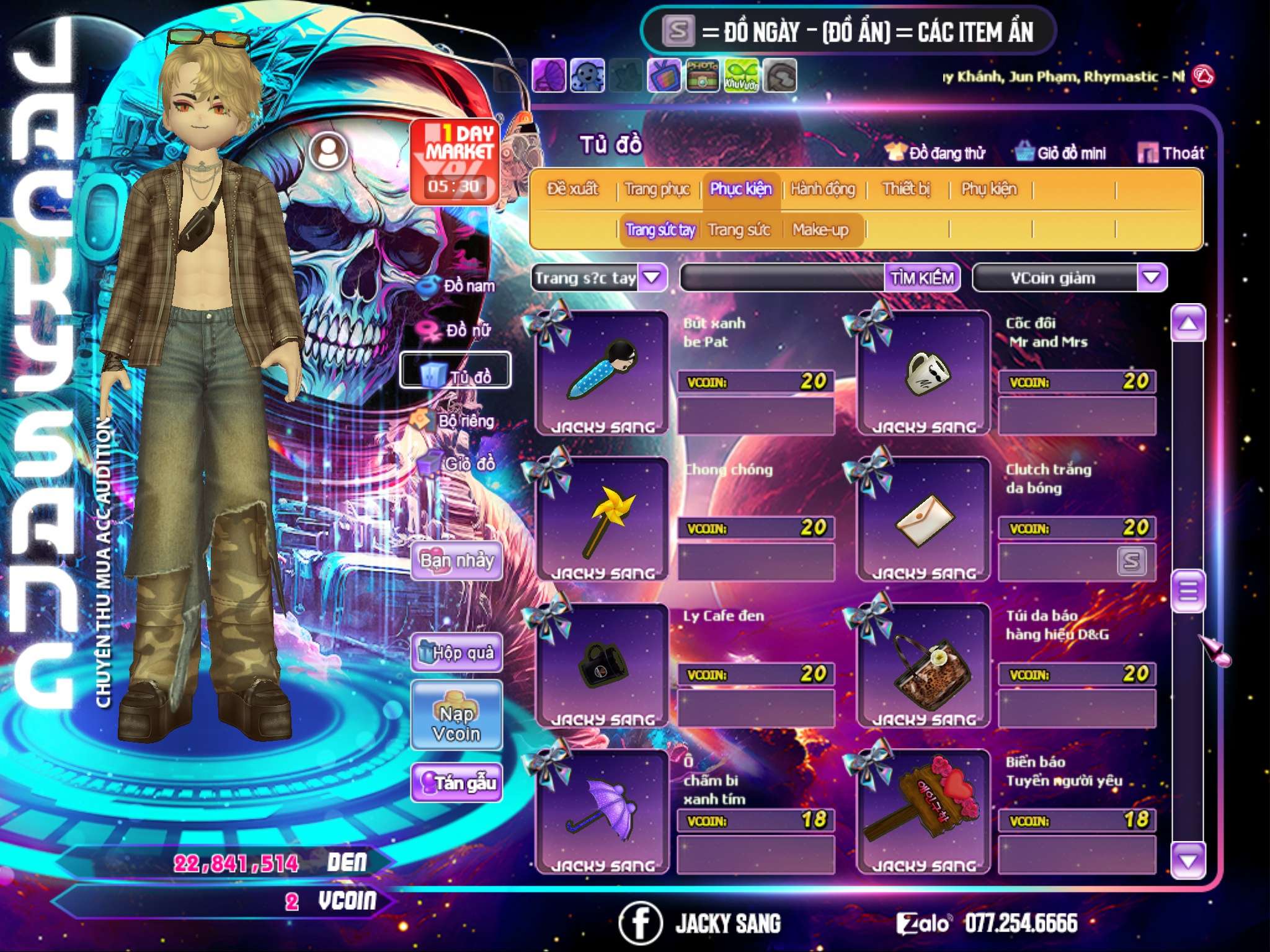This screenshot has width=1270, height=952.
Task: Choose the Đề xuất tab
Action: pos(572,189)
